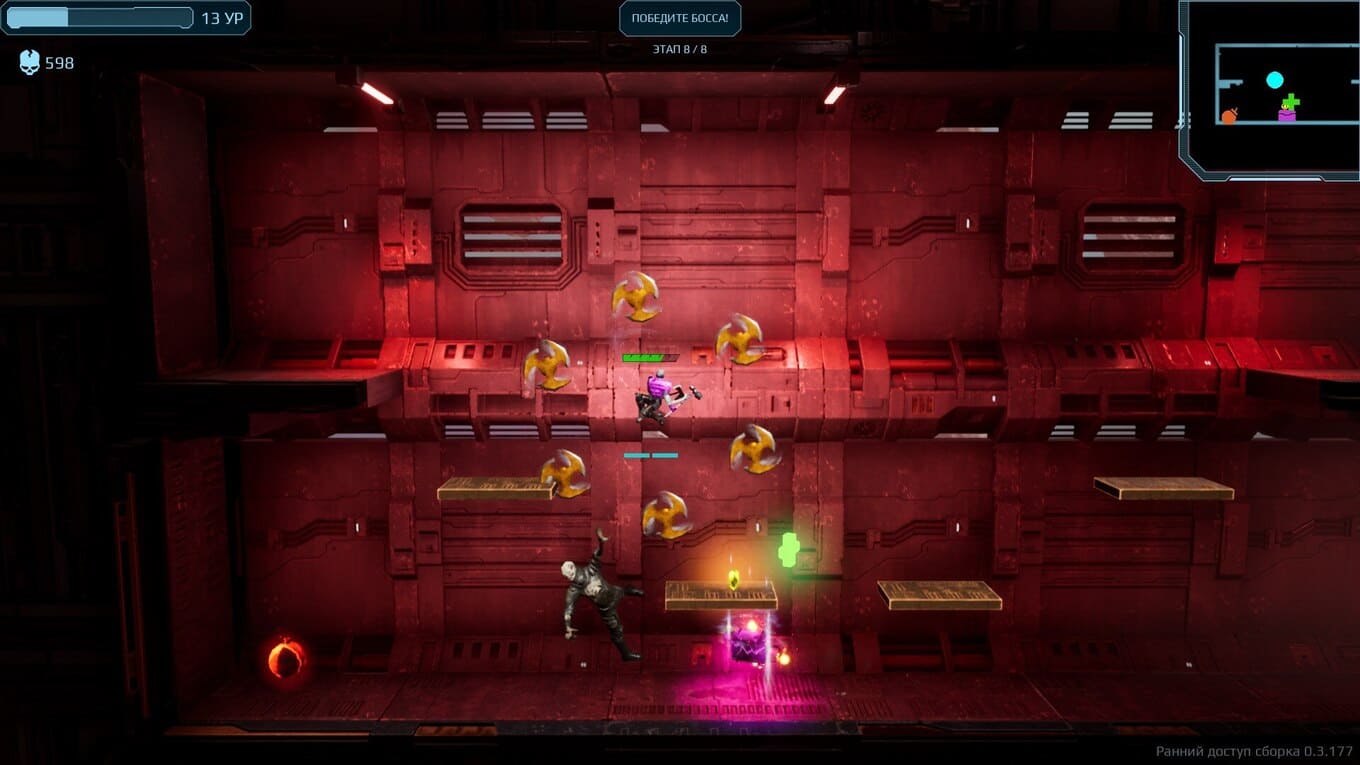Select the cyan circle marker on the minimap
This screenshot has width=1360, height=765.
[x=1274, y=80]
